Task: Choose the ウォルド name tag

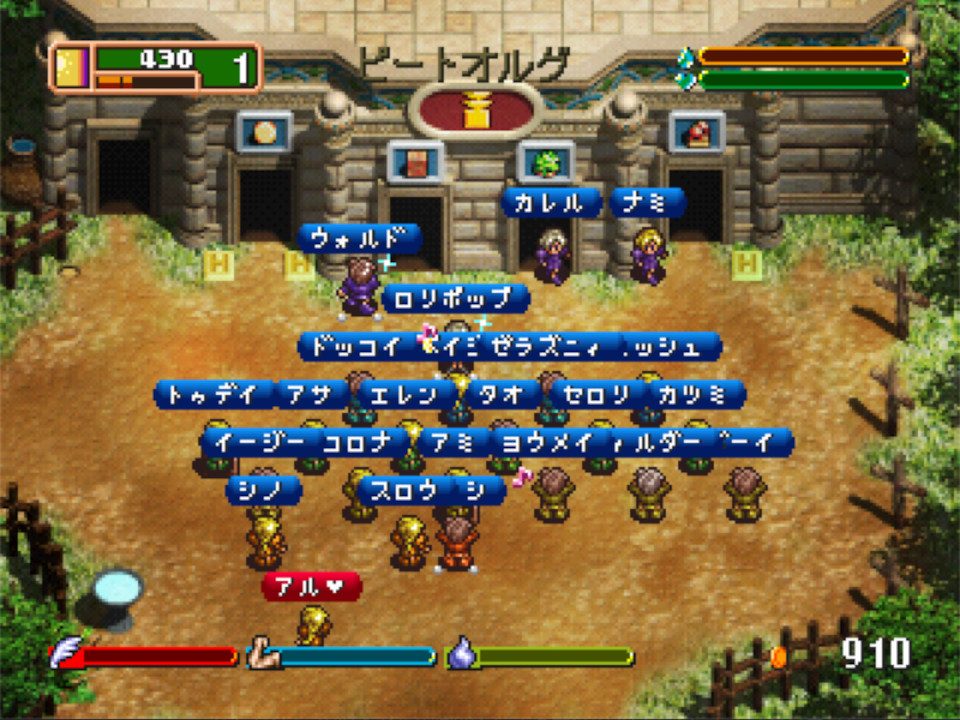Action: (359, 239)
